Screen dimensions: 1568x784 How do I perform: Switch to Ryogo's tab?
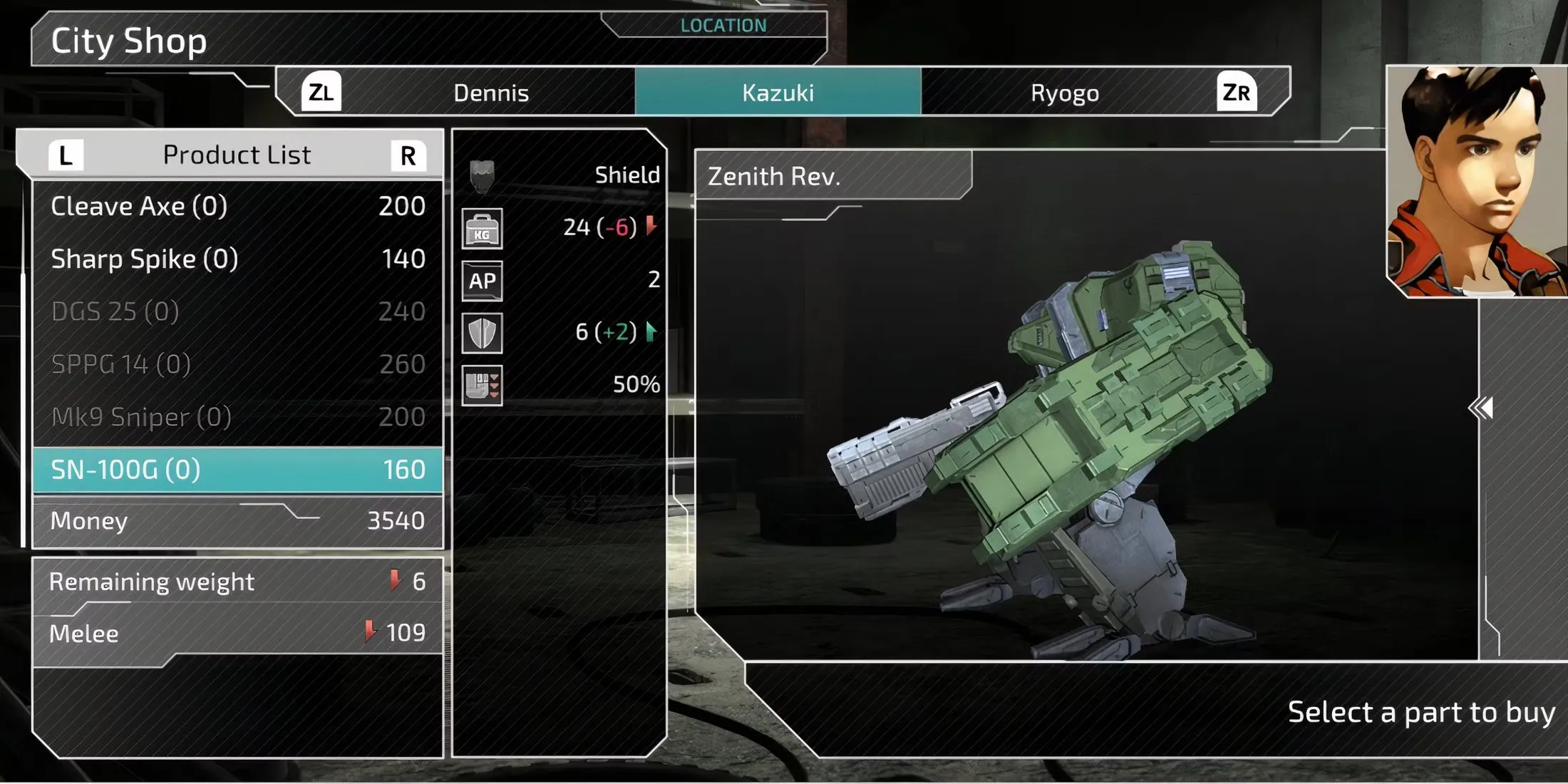click(x=1064, y=93)
